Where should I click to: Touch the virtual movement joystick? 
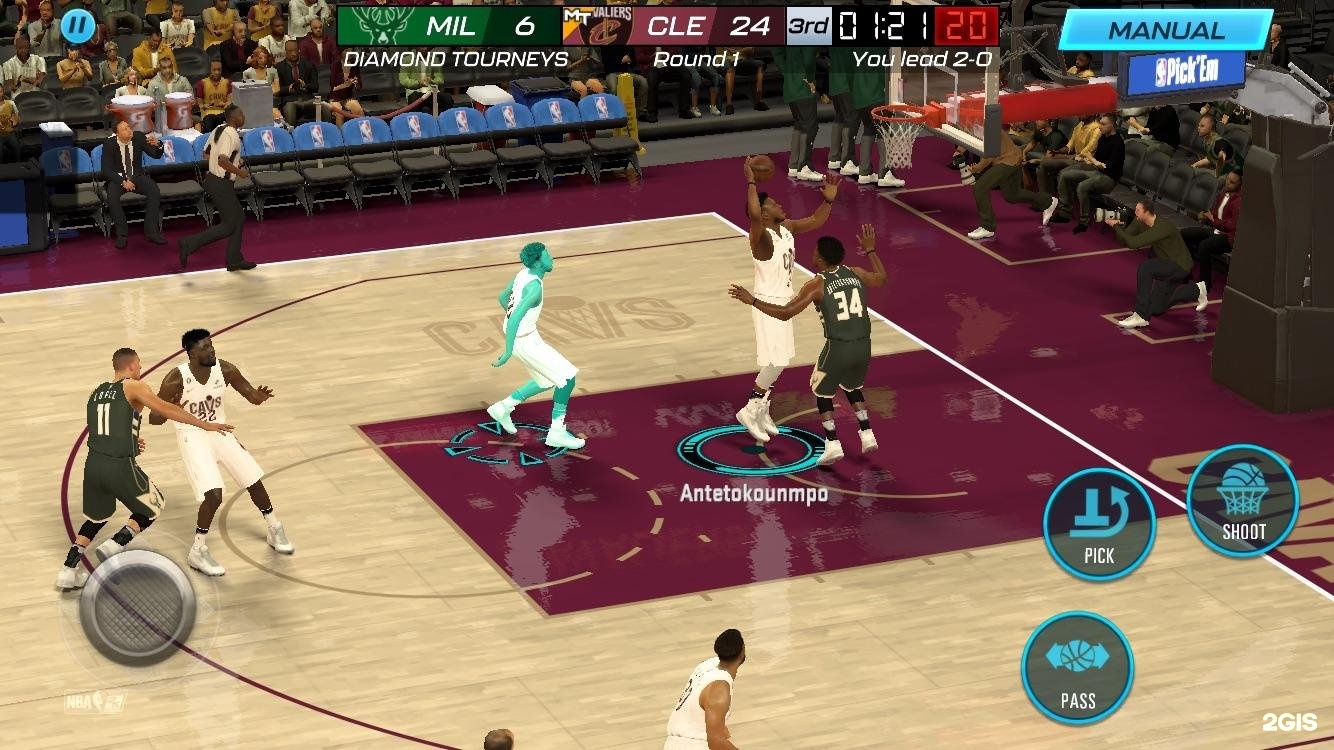coord(137,607)
